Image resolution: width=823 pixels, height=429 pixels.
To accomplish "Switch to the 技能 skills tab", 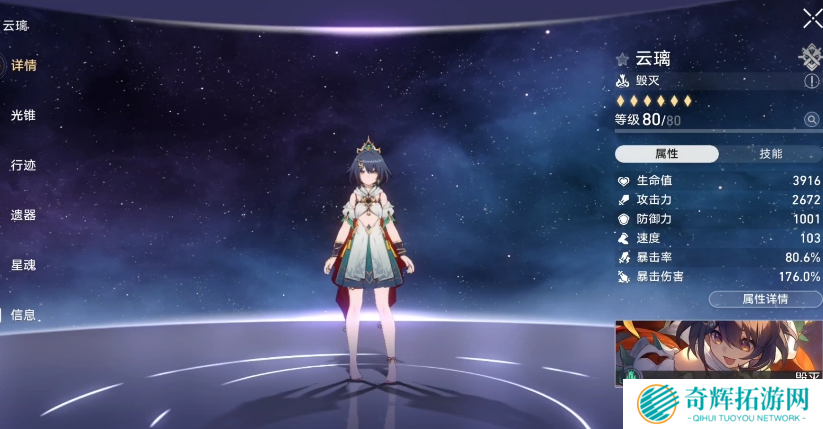I will click(x=771, y=154).
